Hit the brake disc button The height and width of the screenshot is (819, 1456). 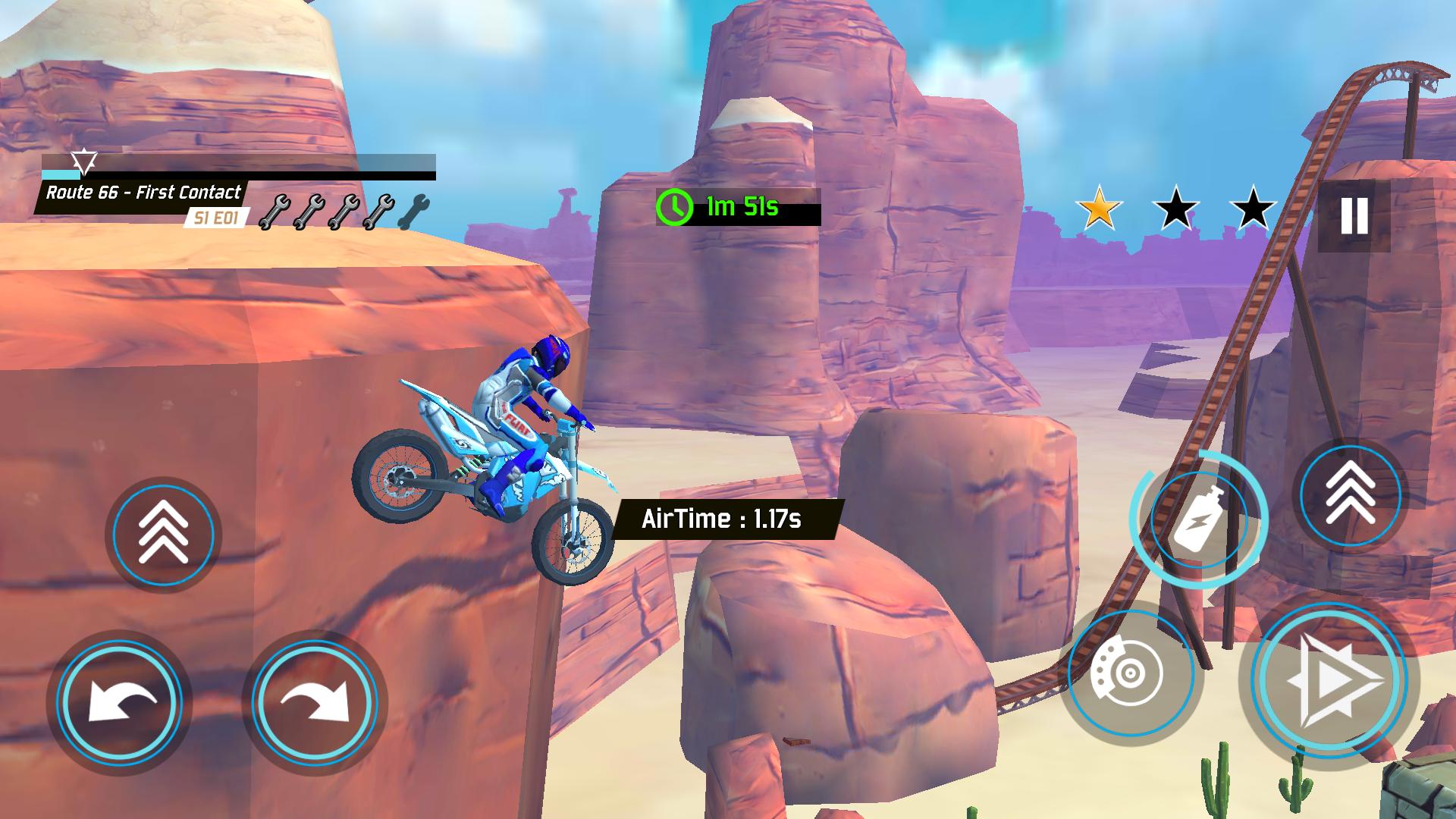[1130, 673]
